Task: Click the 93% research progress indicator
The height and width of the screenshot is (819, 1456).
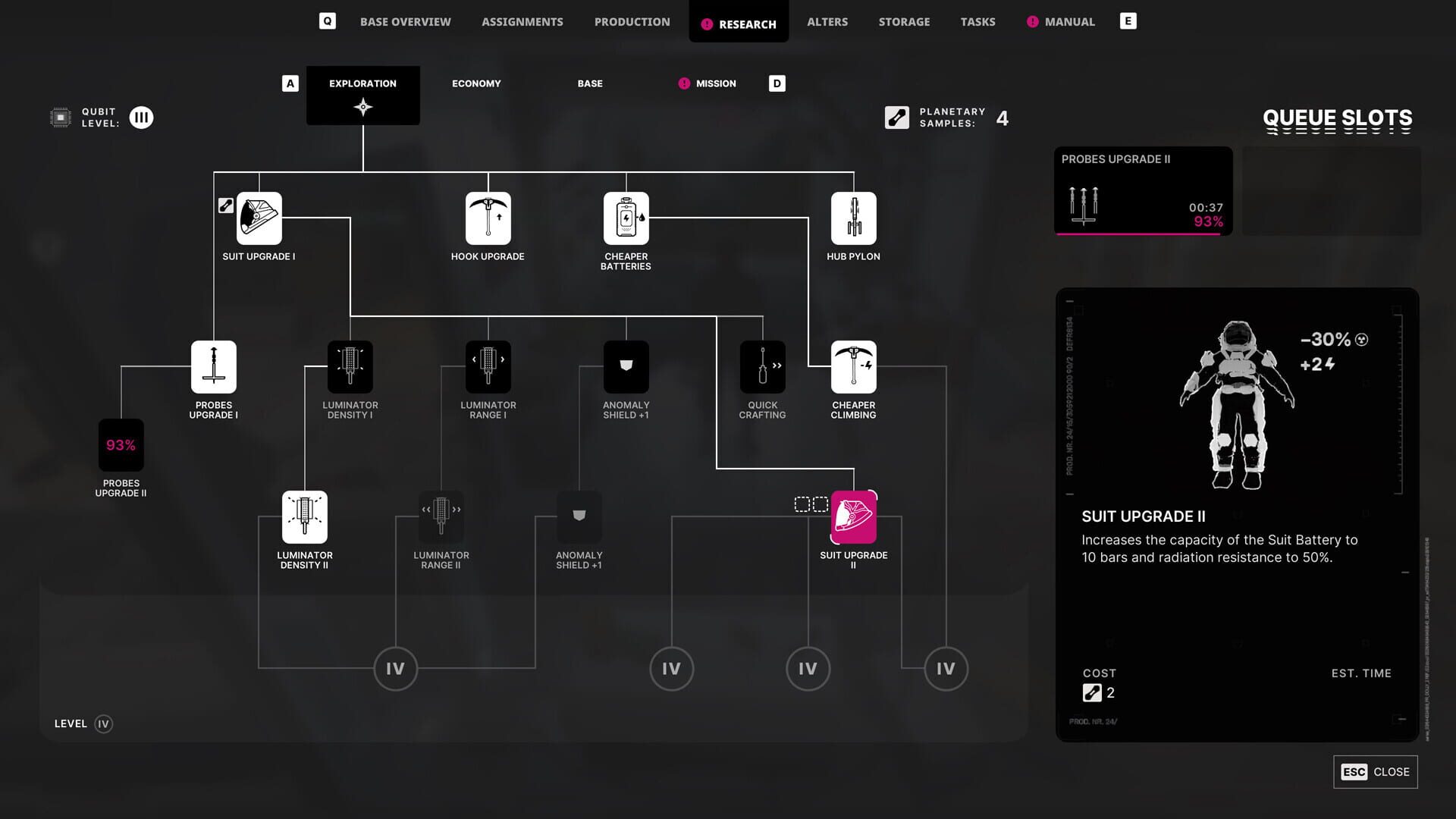Action: point(121,444)
